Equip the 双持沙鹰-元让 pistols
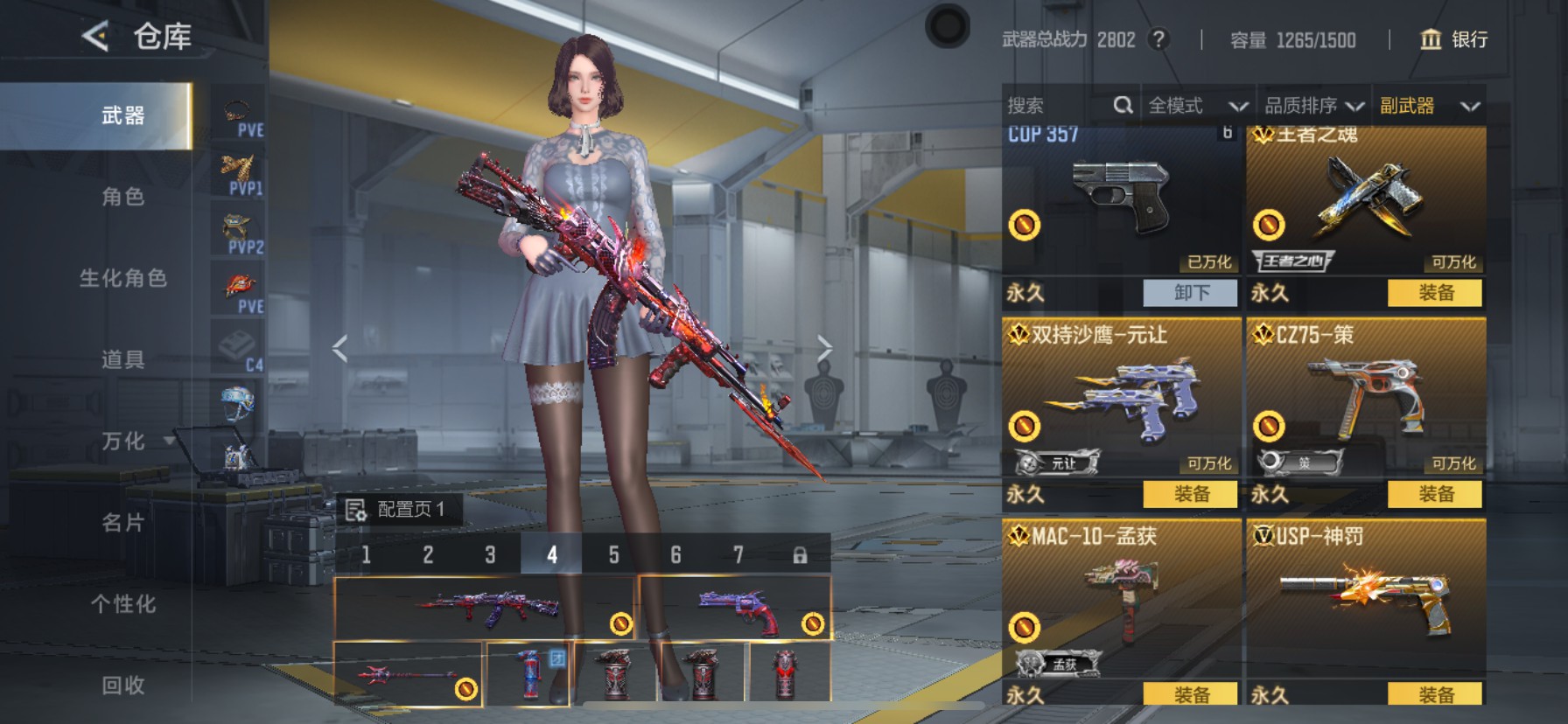 pos(1191,494)
